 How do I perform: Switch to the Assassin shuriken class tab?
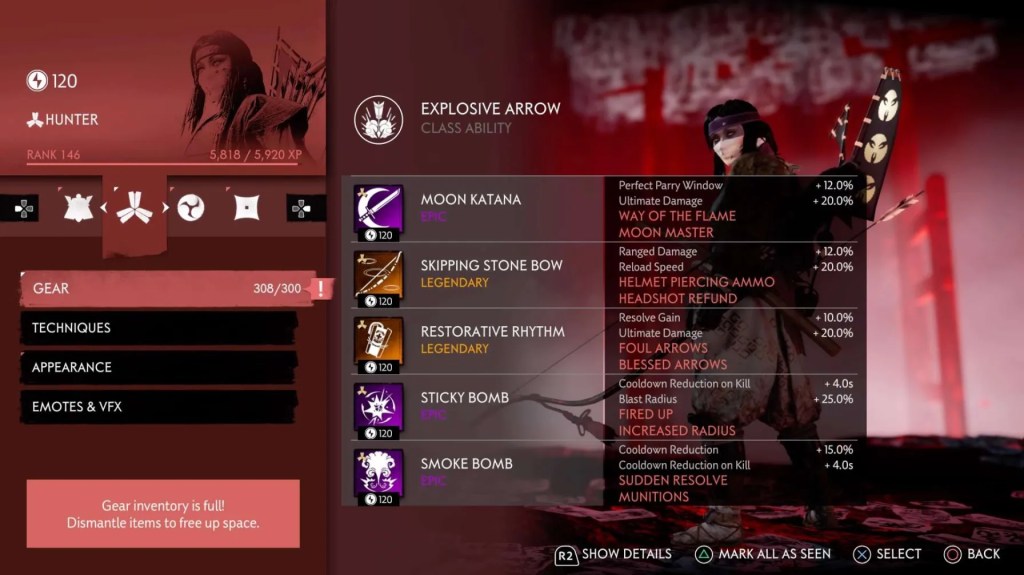pos(246,207)
